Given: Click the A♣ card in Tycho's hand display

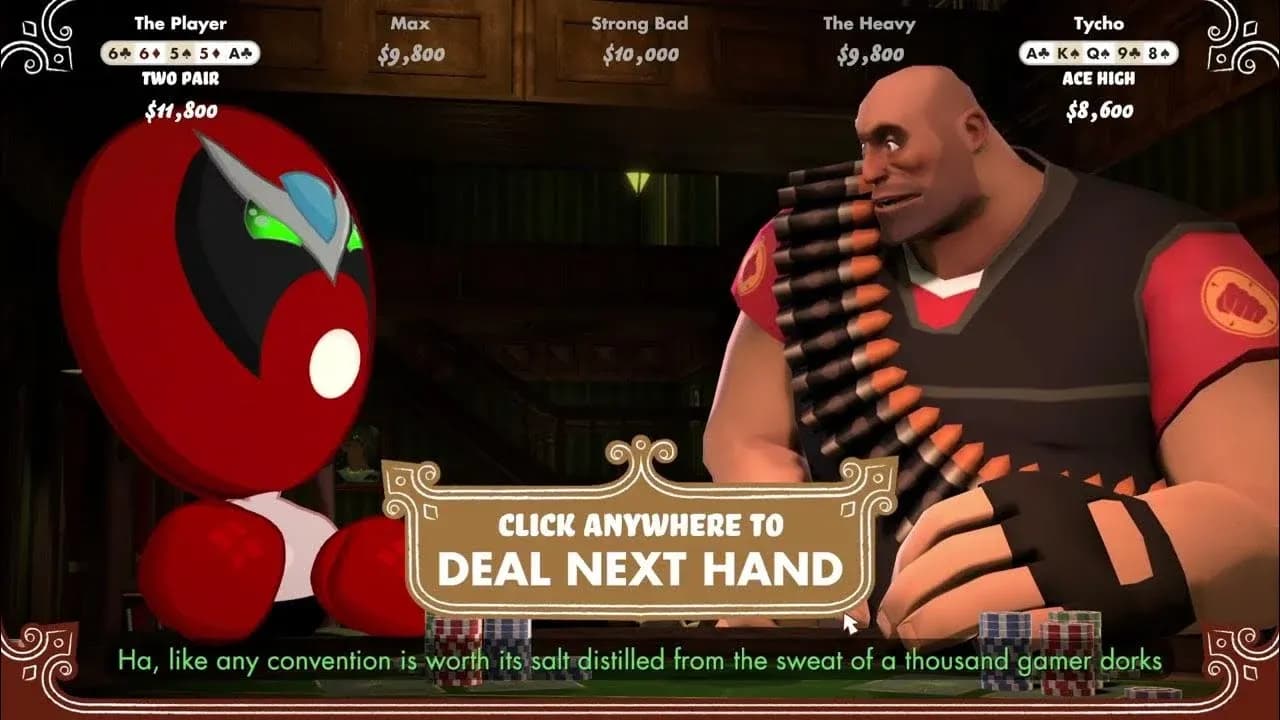Looking at the screenshot, I should point(1036,51).
